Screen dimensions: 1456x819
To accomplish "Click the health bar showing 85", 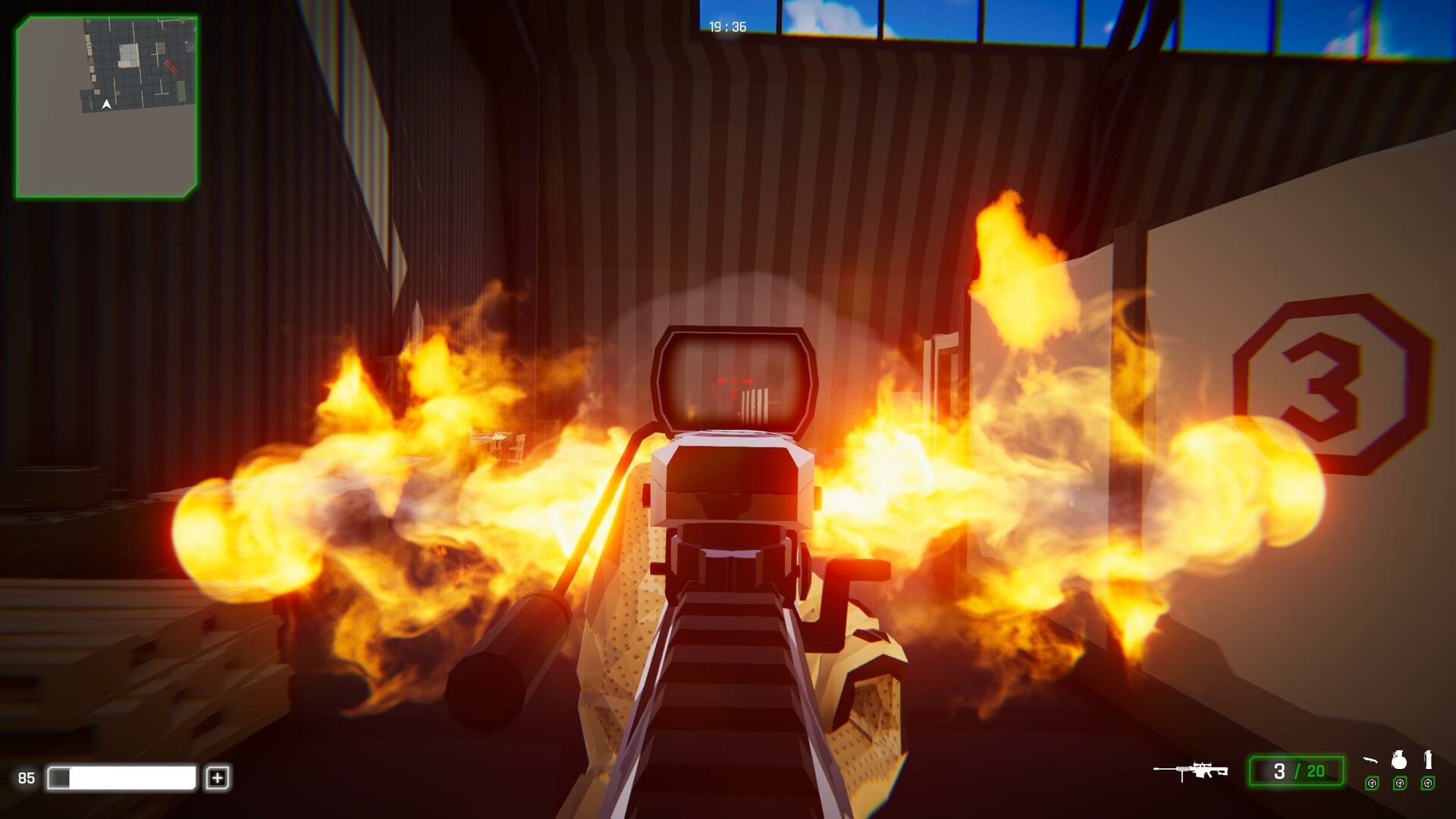I will pyautogui.click(x=121, y=777).
